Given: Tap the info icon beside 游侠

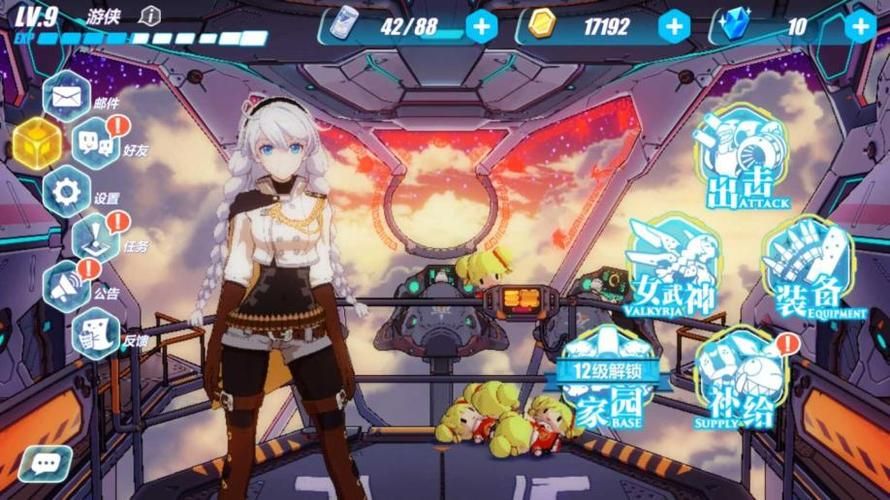Looking at the screenshot, I should click(150, 15).
